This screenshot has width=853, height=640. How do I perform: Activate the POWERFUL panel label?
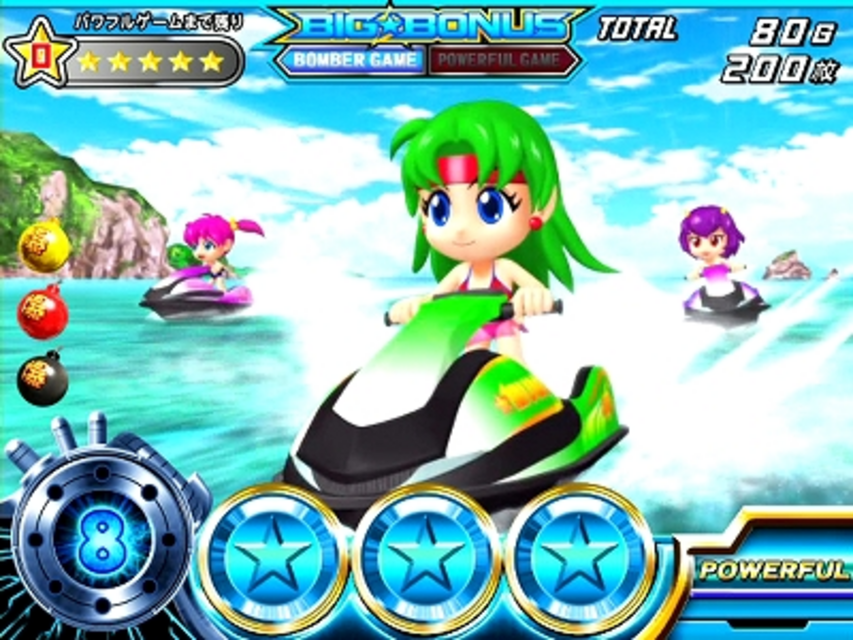tap(774, 570)
